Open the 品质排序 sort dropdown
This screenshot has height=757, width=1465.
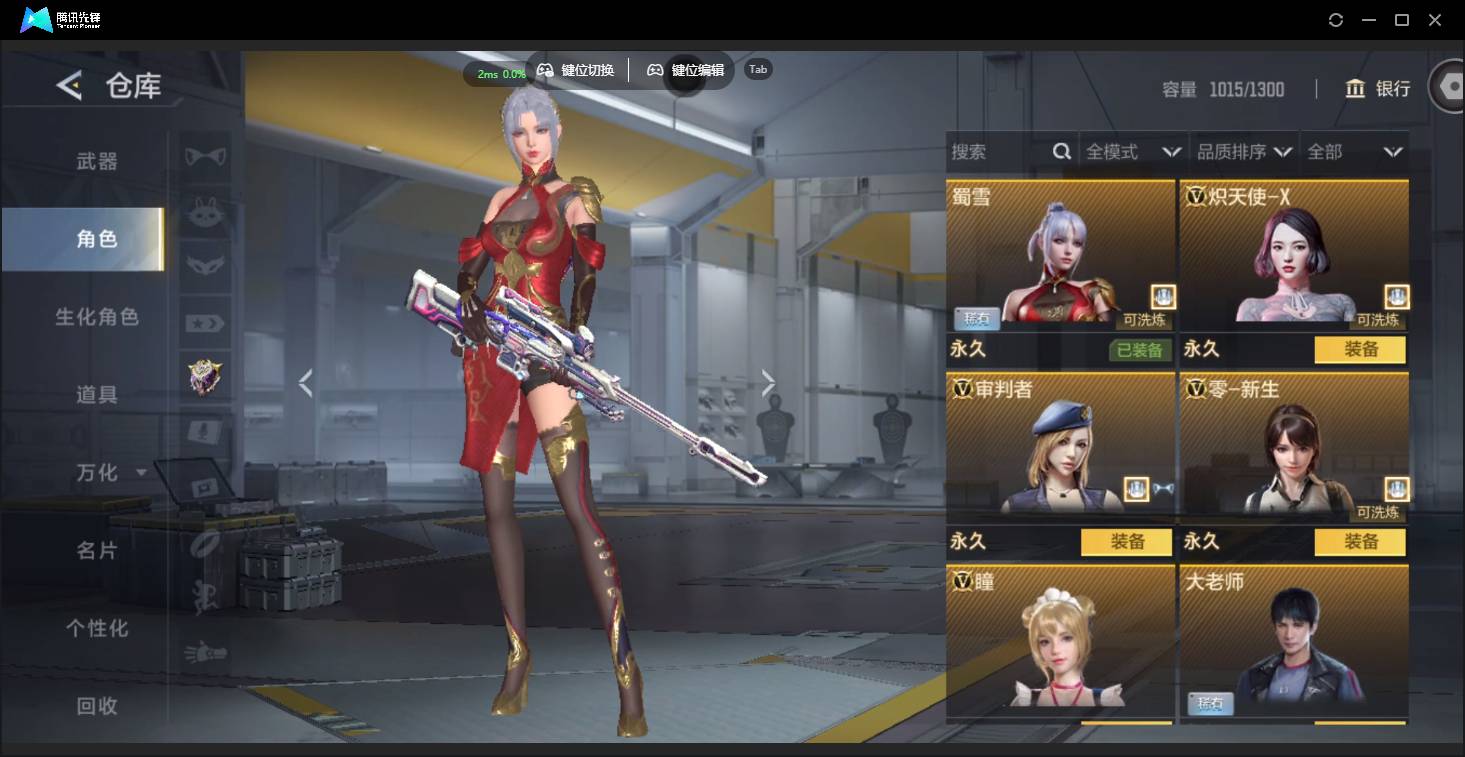1244,152
